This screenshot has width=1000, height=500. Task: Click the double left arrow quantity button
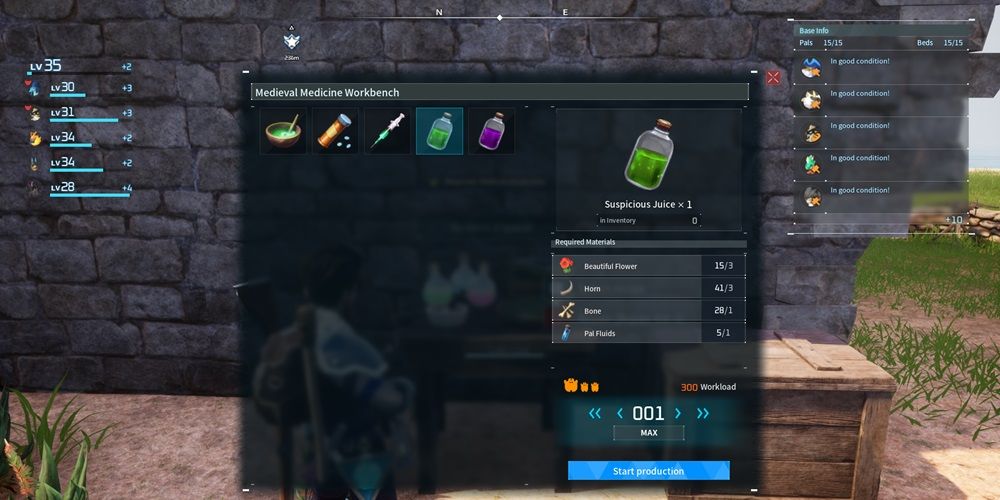595,413
